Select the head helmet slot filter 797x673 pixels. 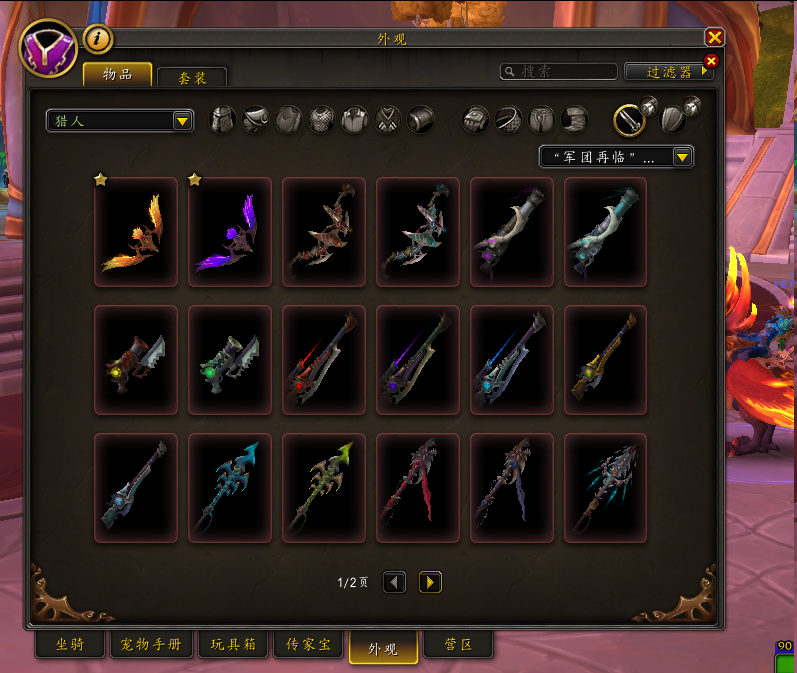(x=222, y=120)
